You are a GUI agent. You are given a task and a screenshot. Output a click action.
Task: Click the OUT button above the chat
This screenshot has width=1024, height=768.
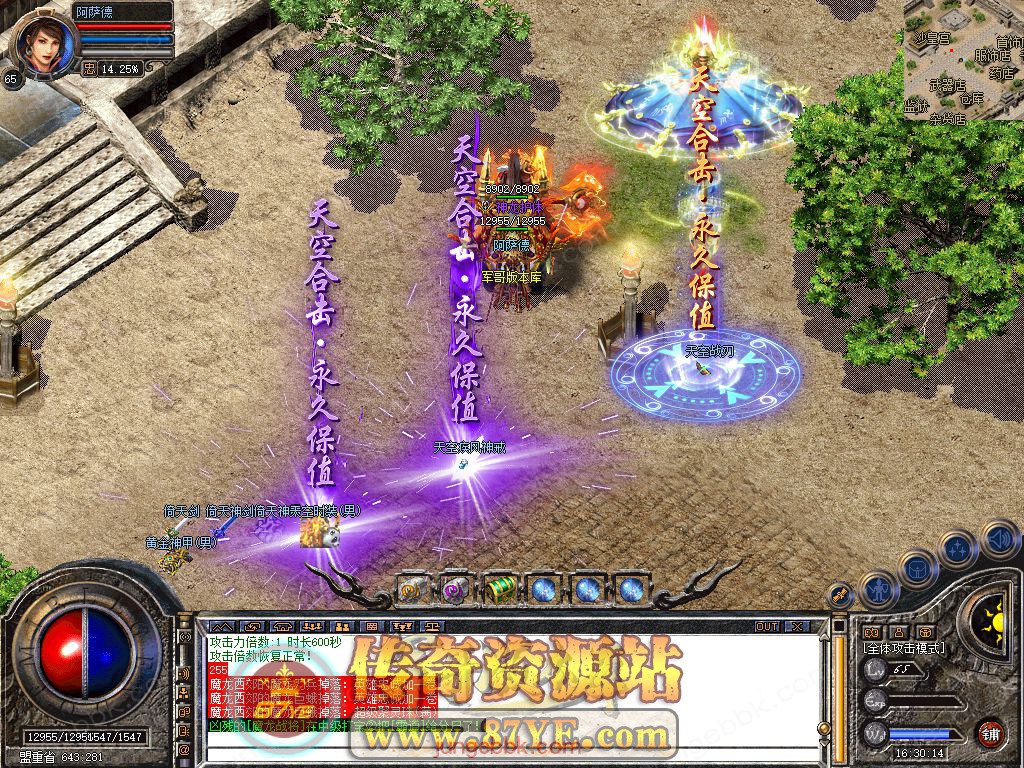click(x=767, y=626)
